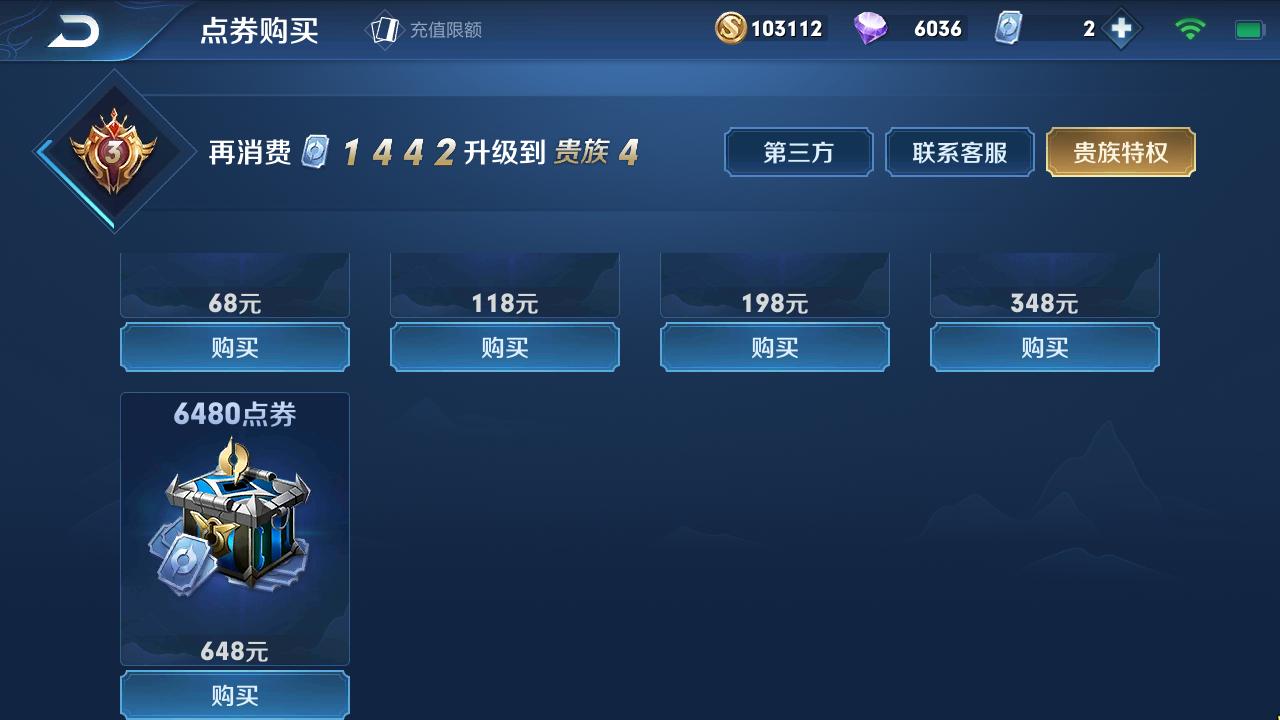Switch to the 贵族特权 privileges tab
The height and width of the screenshot is (720, 1280).
point(1120,152)
